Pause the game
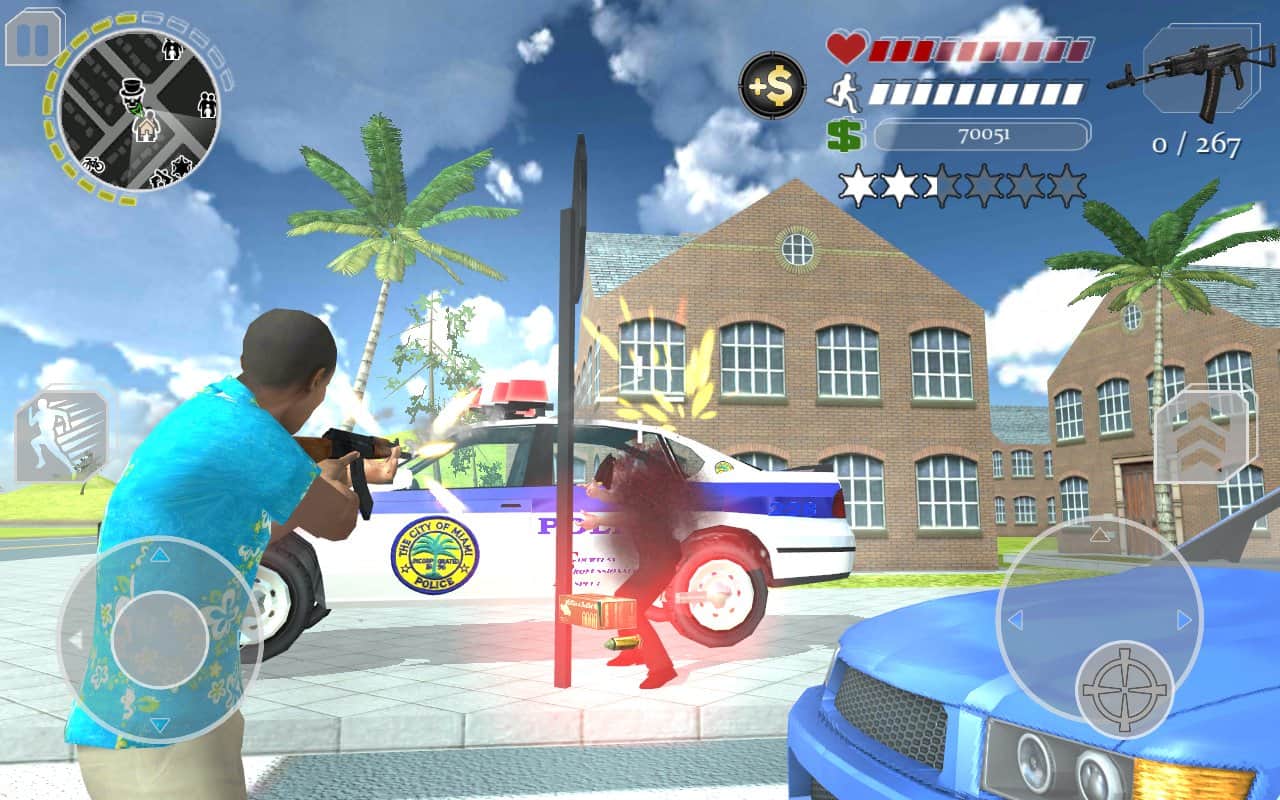Image resolution: width=1280 pixels, height=800 pixels. tap(34, 37)
